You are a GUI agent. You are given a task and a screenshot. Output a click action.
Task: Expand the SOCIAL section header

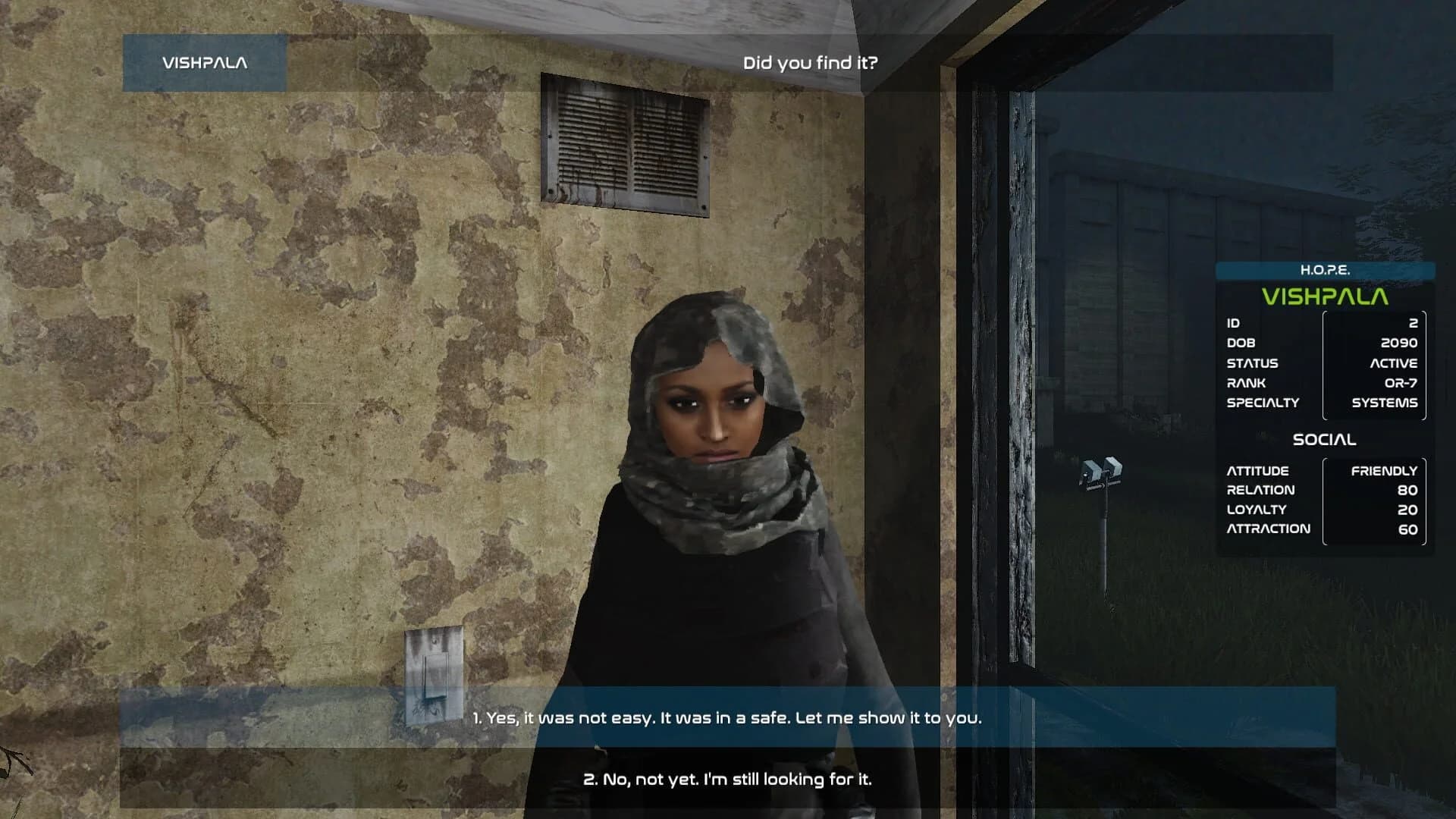(1323, 438)
